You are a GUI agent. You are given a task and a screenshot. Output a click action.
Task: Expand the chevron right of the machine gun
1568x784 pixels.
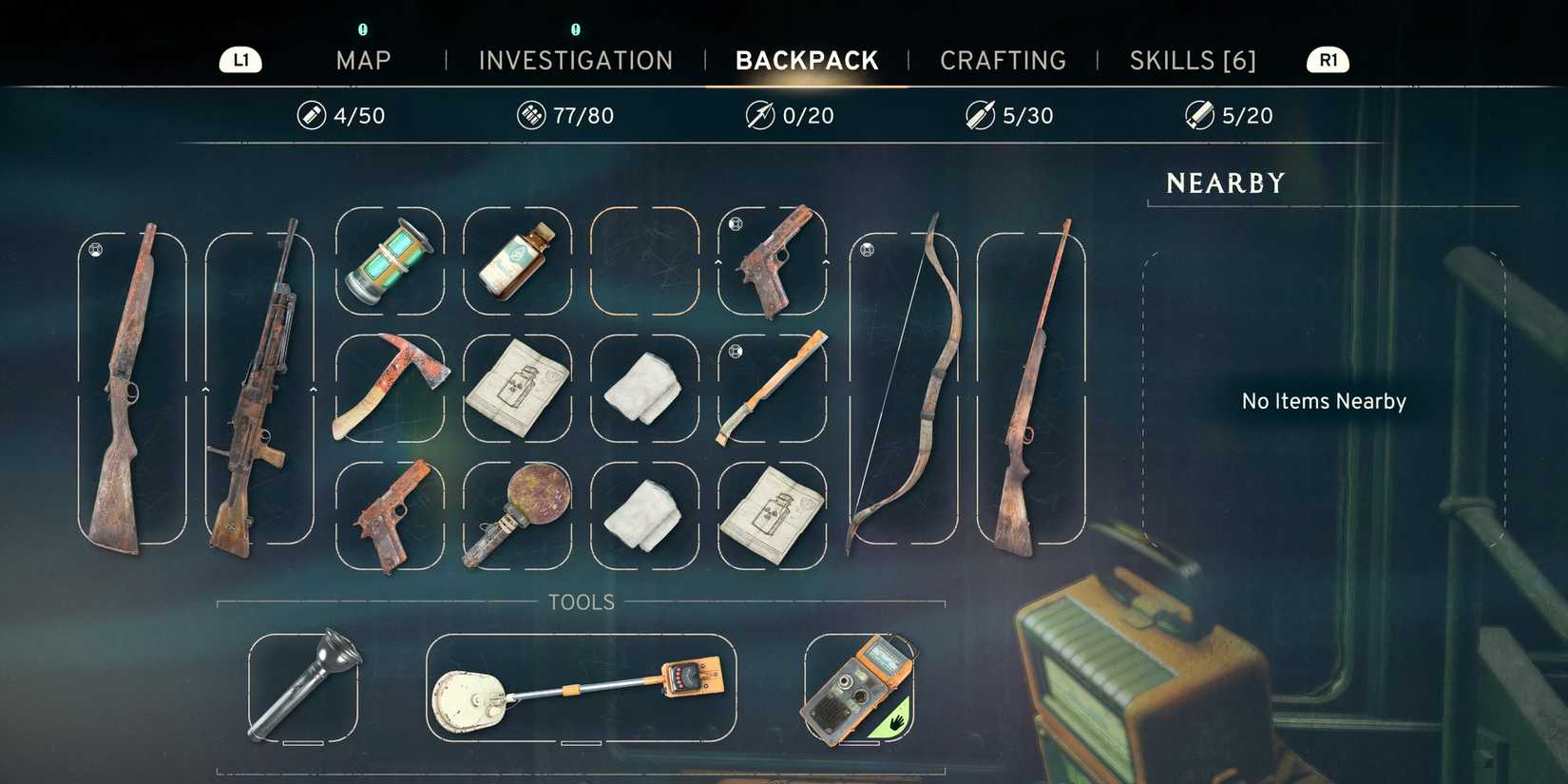(314, 391)
